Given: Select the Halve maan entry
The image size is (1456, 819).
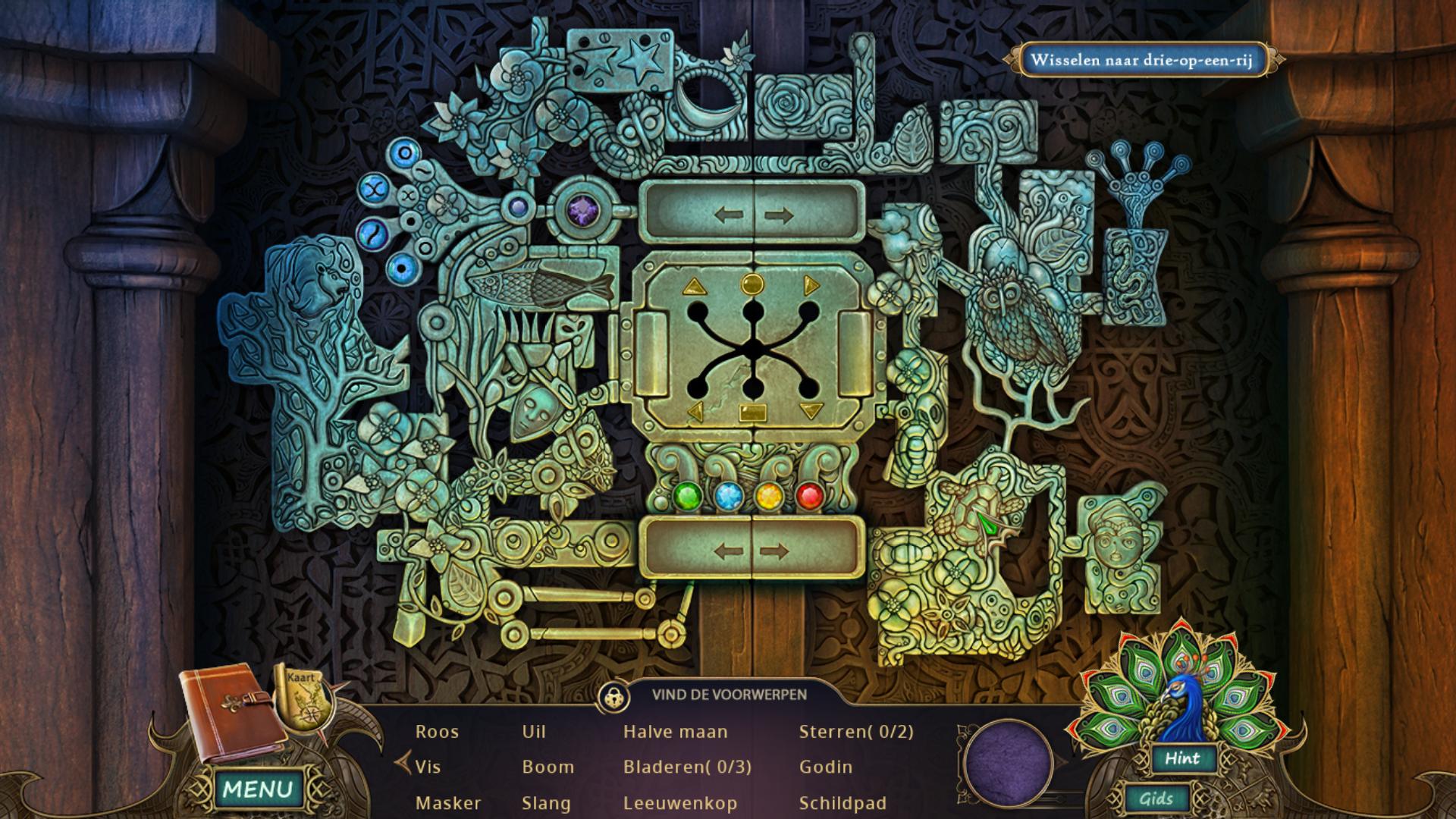Looking at the screenshot, I should click(675, 732).
